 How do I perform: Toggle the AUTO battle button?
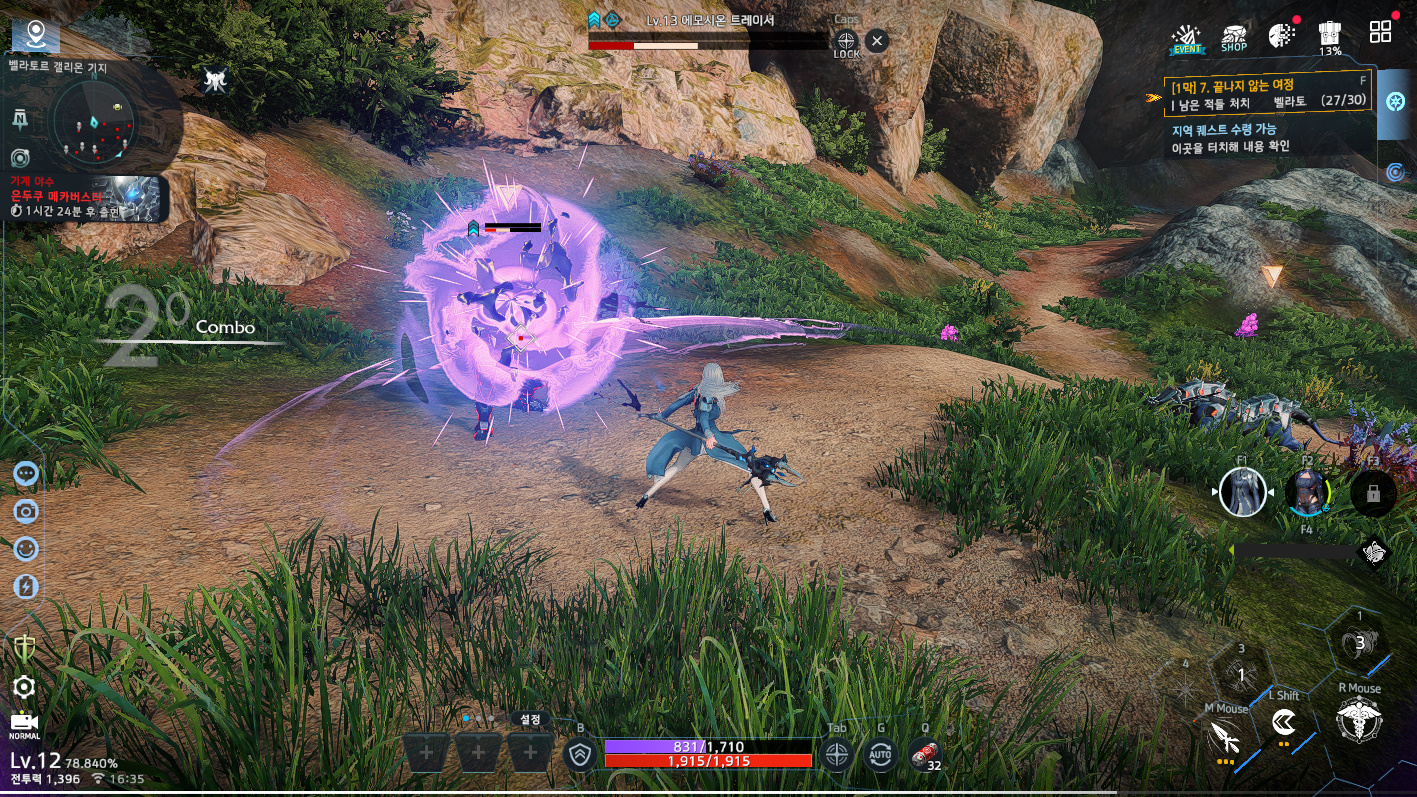tap(881, 755)
